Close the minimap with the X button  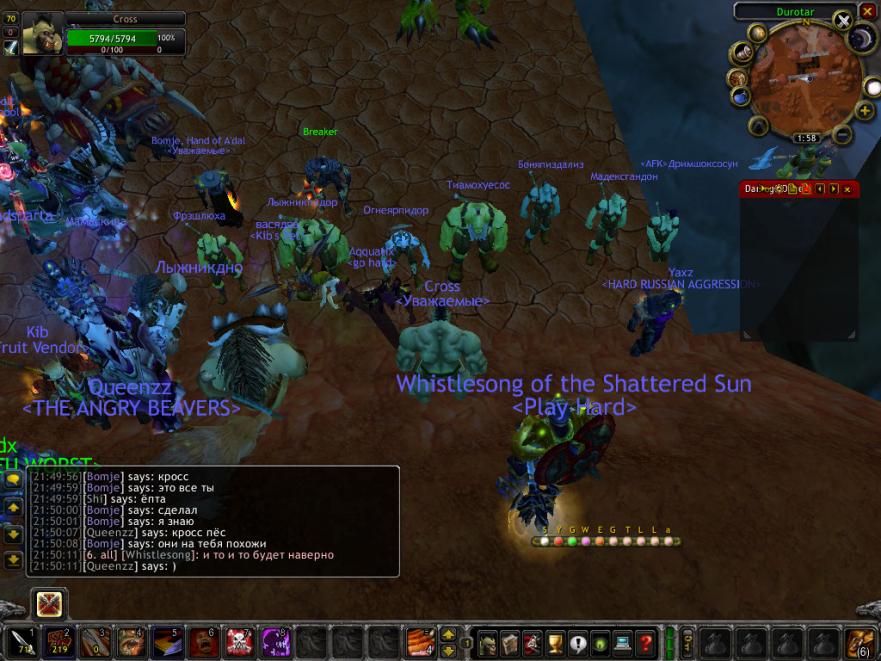[x=843, y=20]
